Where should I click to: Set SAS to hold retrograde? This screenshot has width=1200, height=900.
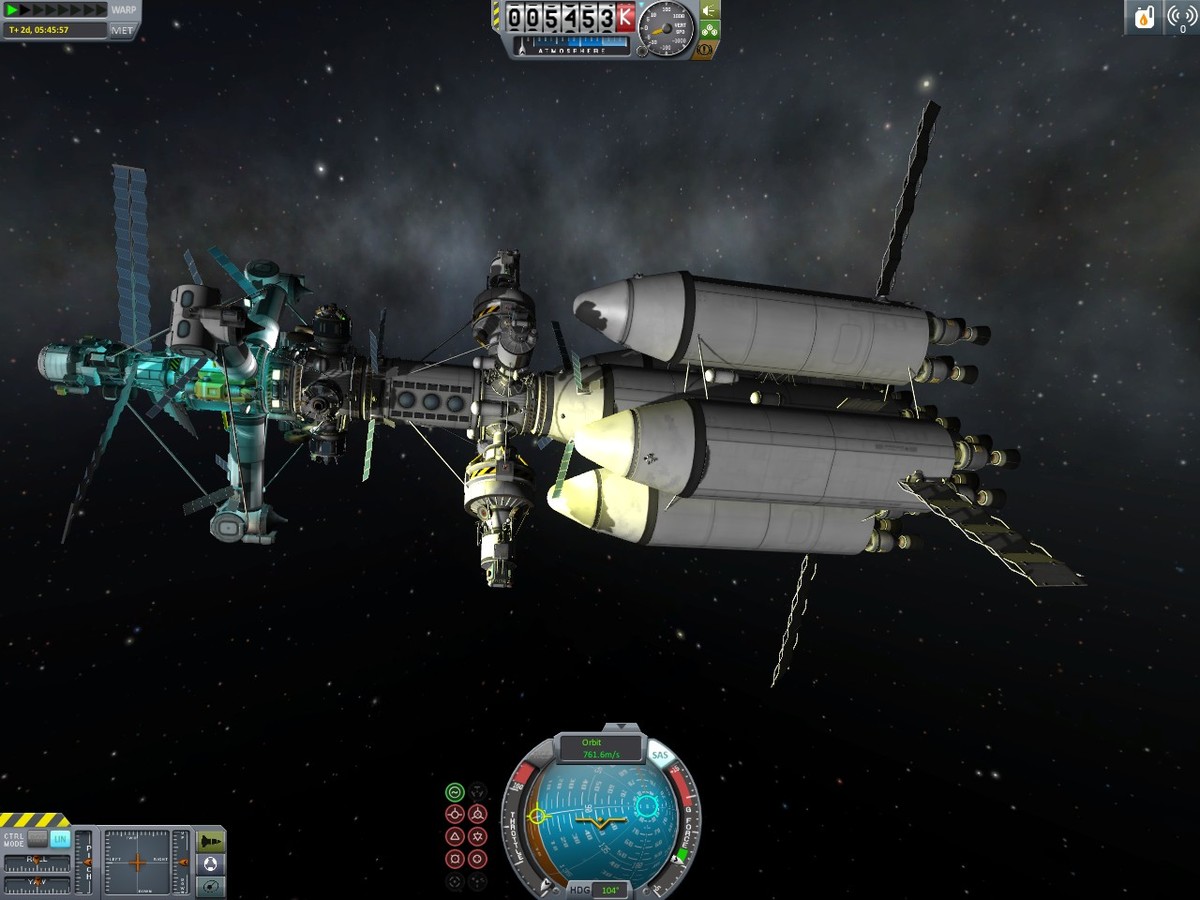[x=478, y=814]
